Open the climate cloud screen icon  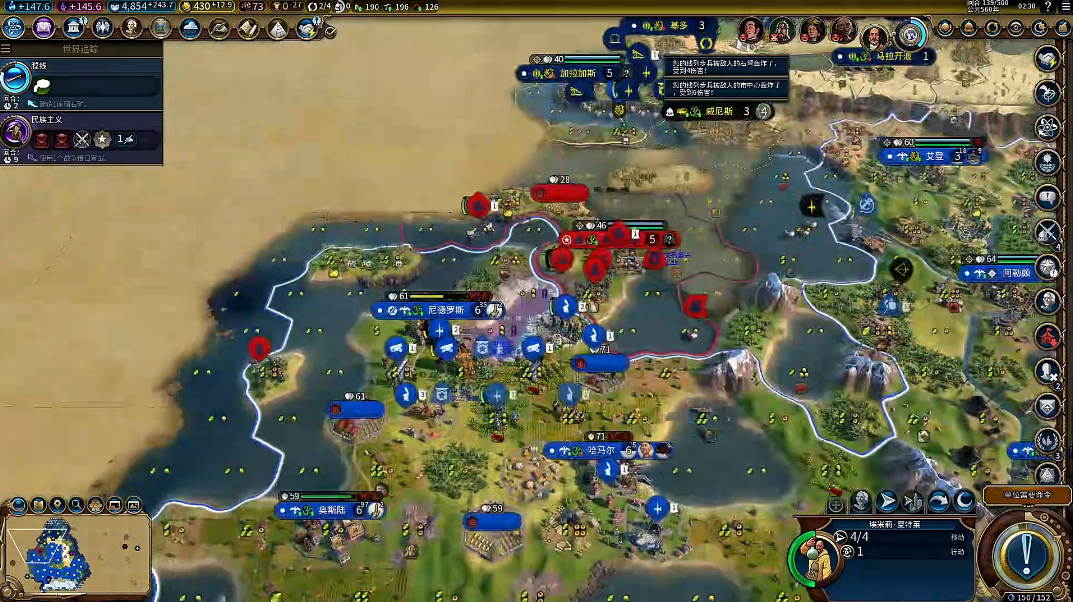190,28
